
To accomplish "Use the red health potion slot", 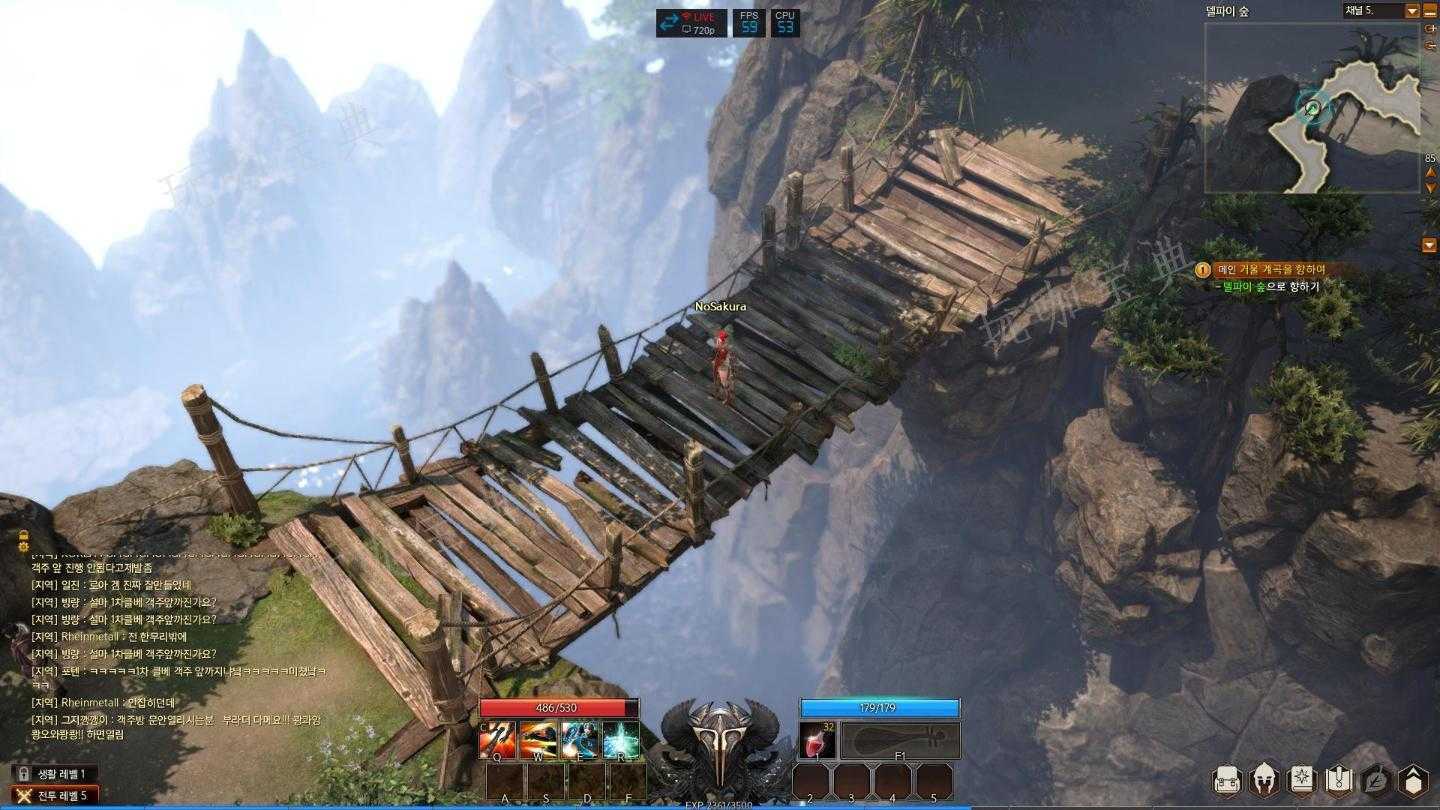I will point(818,741).
